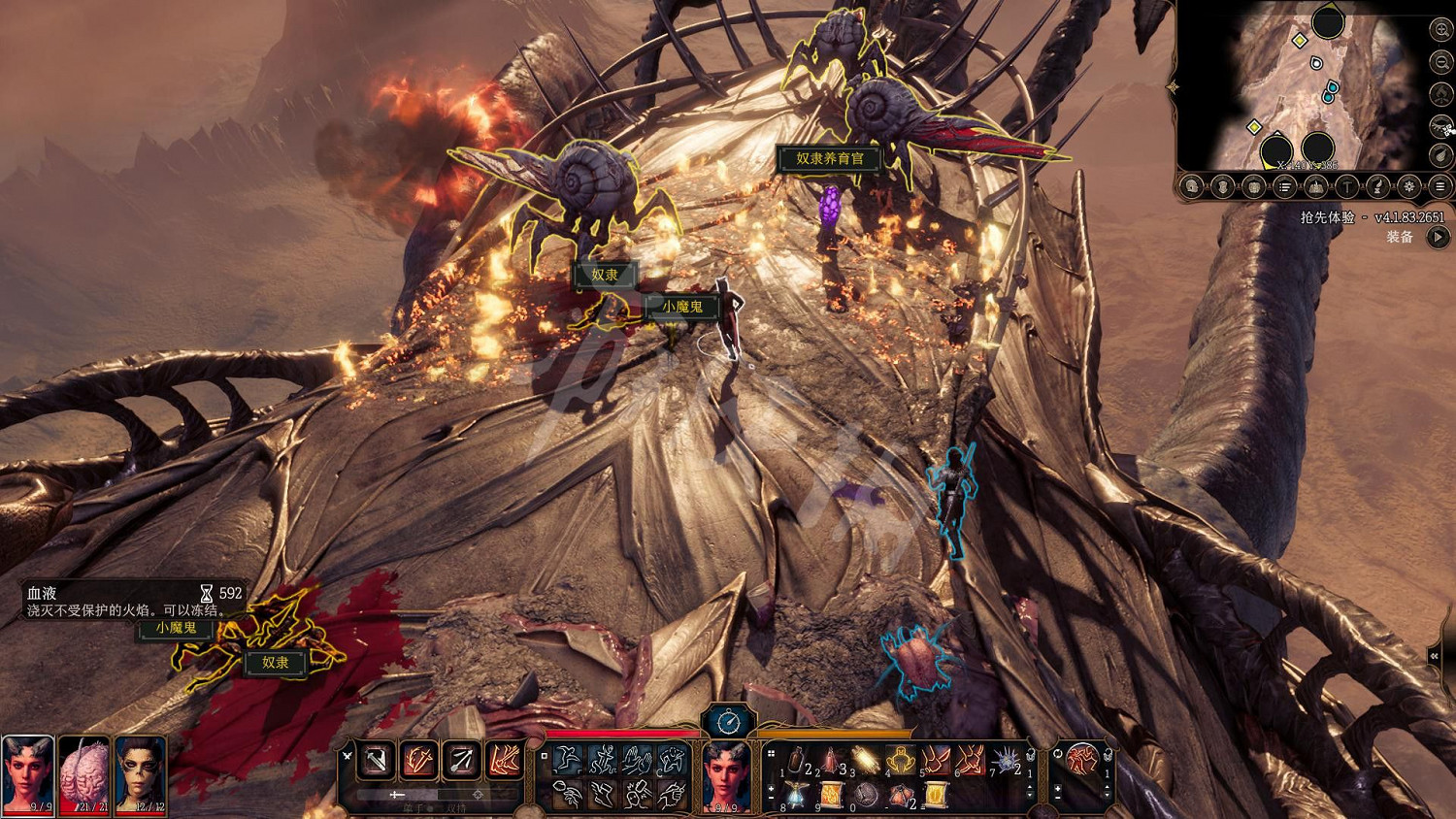Open the journal list icon below minimap
This screenshot has height=819, width=1456.
(x=1284, y=186)
